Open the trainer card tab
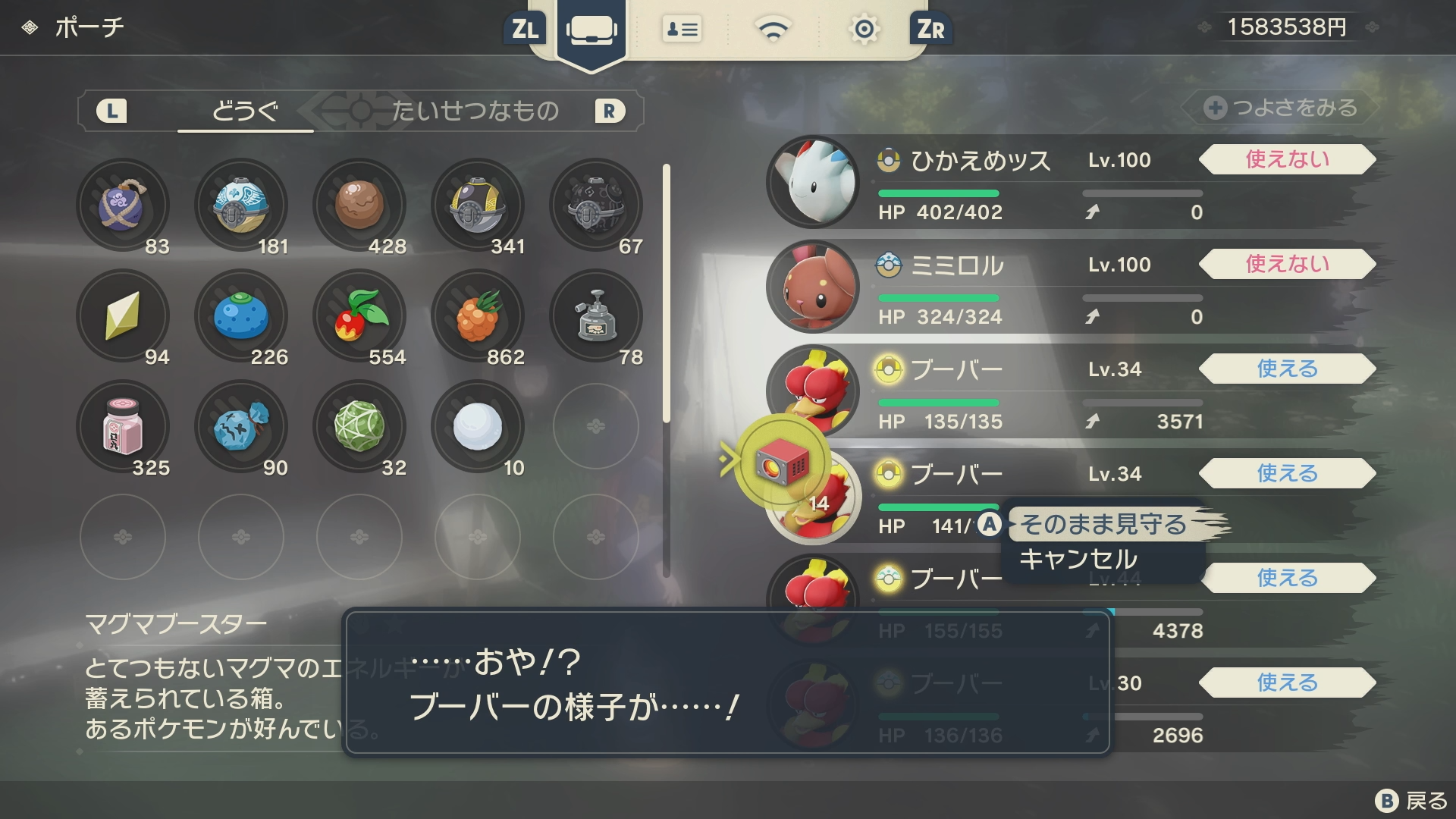This screenshot has width=1456, height=819. pos(682,30)
